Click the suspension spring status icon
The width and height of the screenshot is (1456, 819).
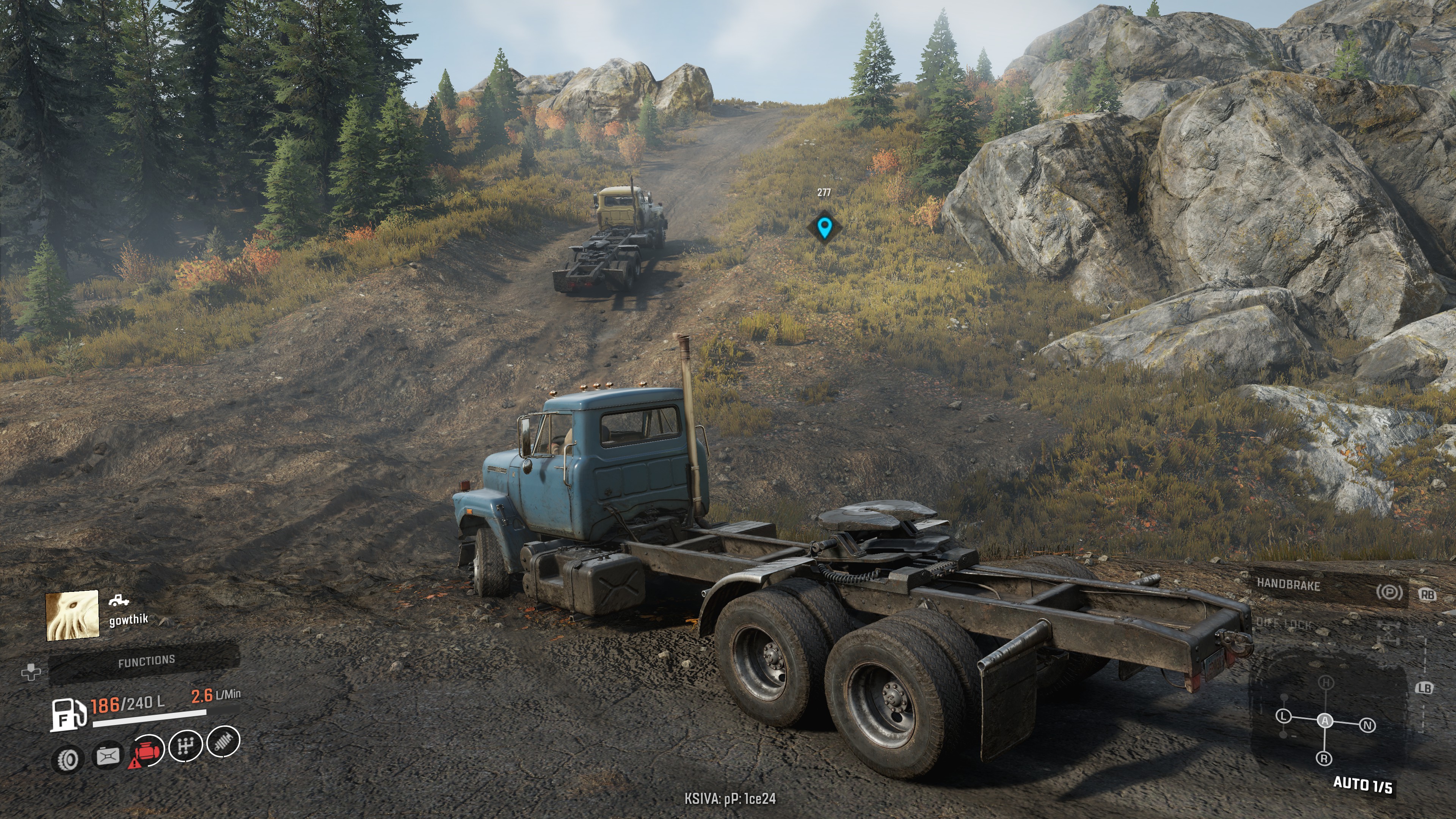(x=223, y=742)
